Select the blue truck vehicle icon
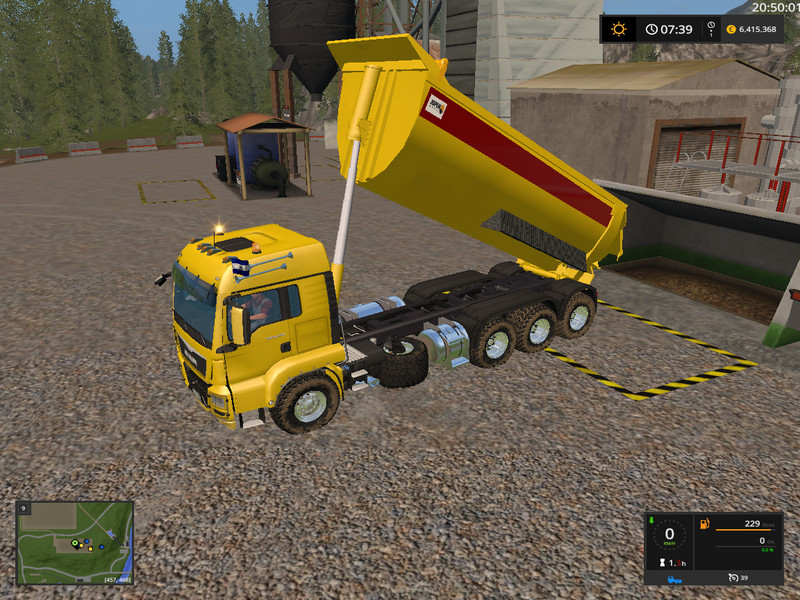 click(675, 578)
